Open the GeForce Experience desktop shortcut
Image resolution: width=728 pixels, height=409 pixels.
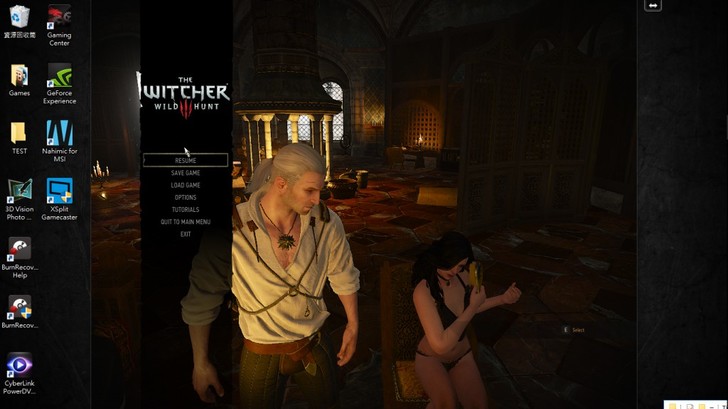pyautogui.click(x=59, y=78)
